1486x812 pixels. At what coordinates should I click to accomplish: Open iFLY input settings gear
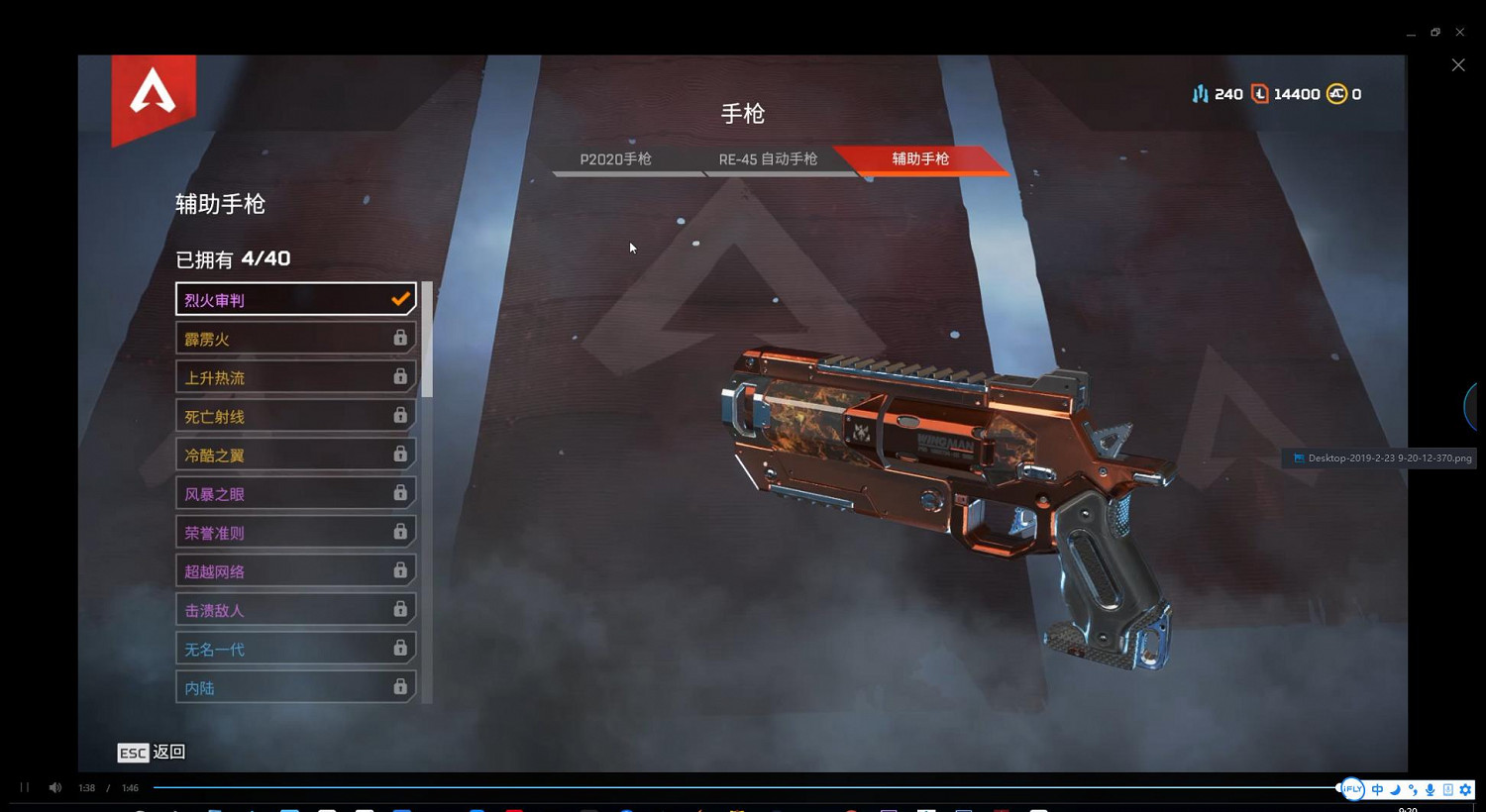click(x=1465, y=789)
